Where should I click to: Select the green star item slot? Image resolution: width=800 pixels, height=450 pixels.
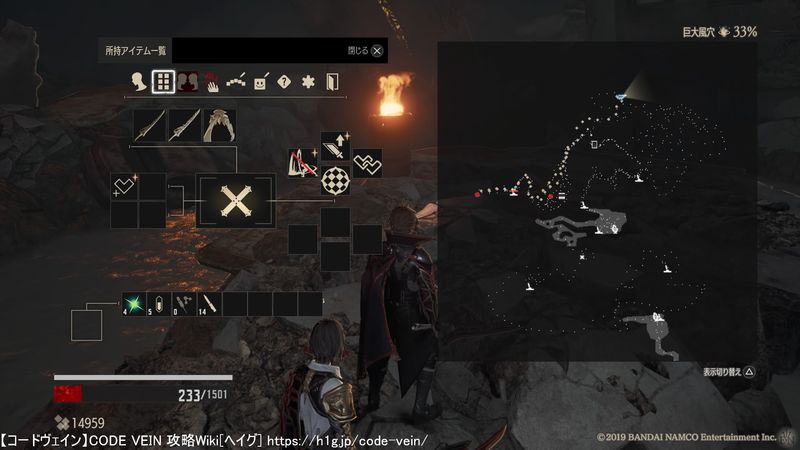point(134,304)
